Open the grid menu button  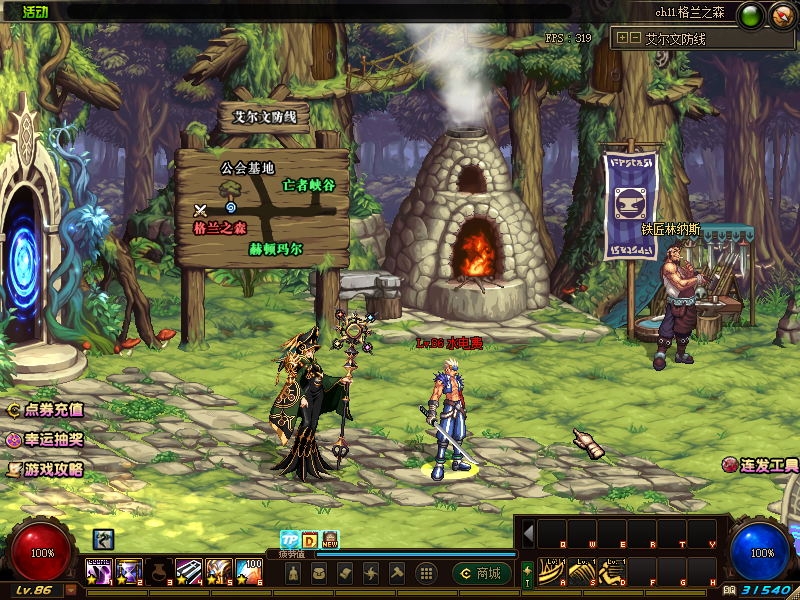426,573
